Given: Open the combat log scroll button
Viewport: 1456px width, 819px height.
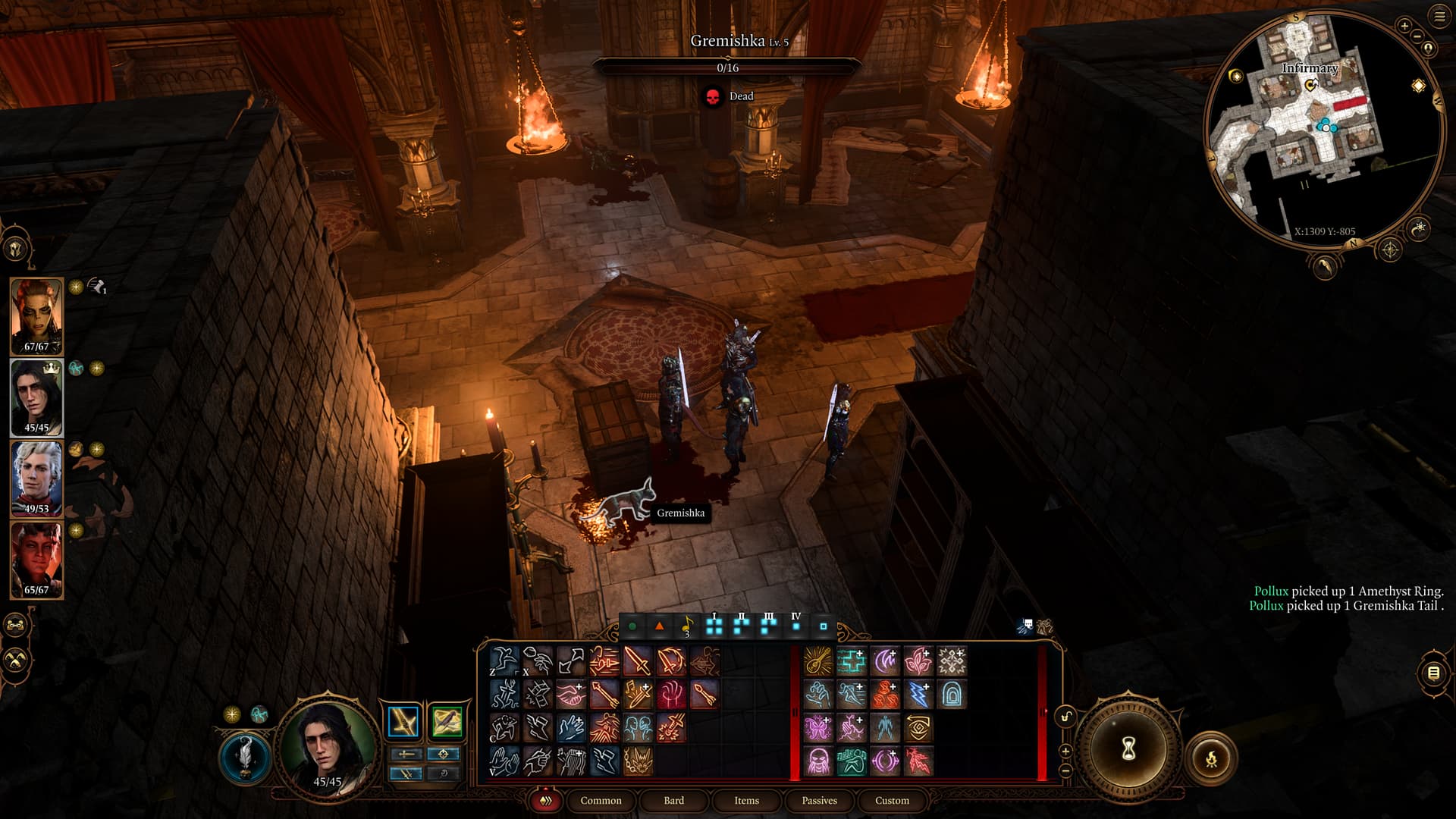Looking at the screenshot, I should (x=1432, y=673).
